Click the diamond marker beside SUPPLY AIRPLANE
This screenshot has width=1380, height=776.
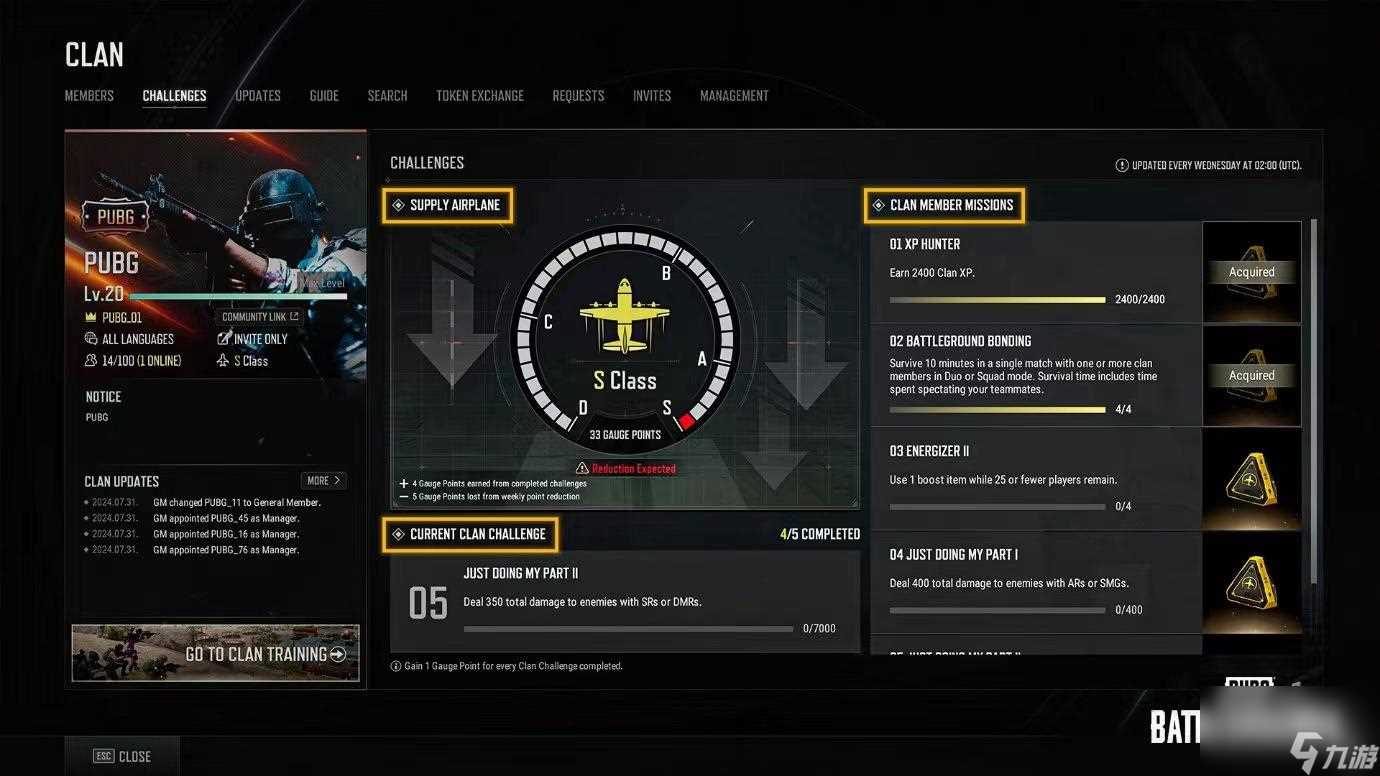(400, 204)
